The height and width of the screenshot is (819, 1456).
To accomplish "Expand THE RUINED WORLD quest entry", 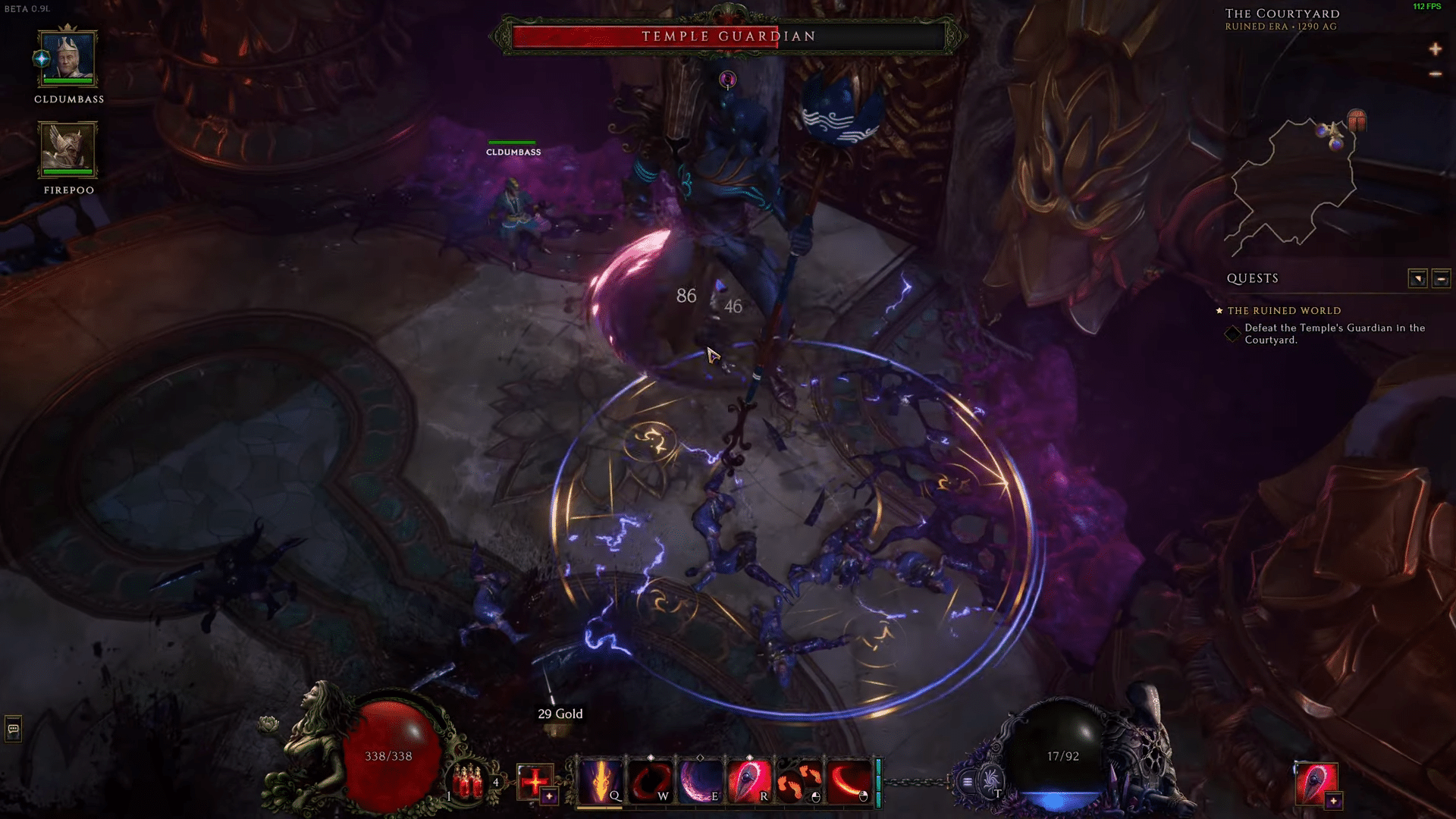I will click(x=1285, y=311).
